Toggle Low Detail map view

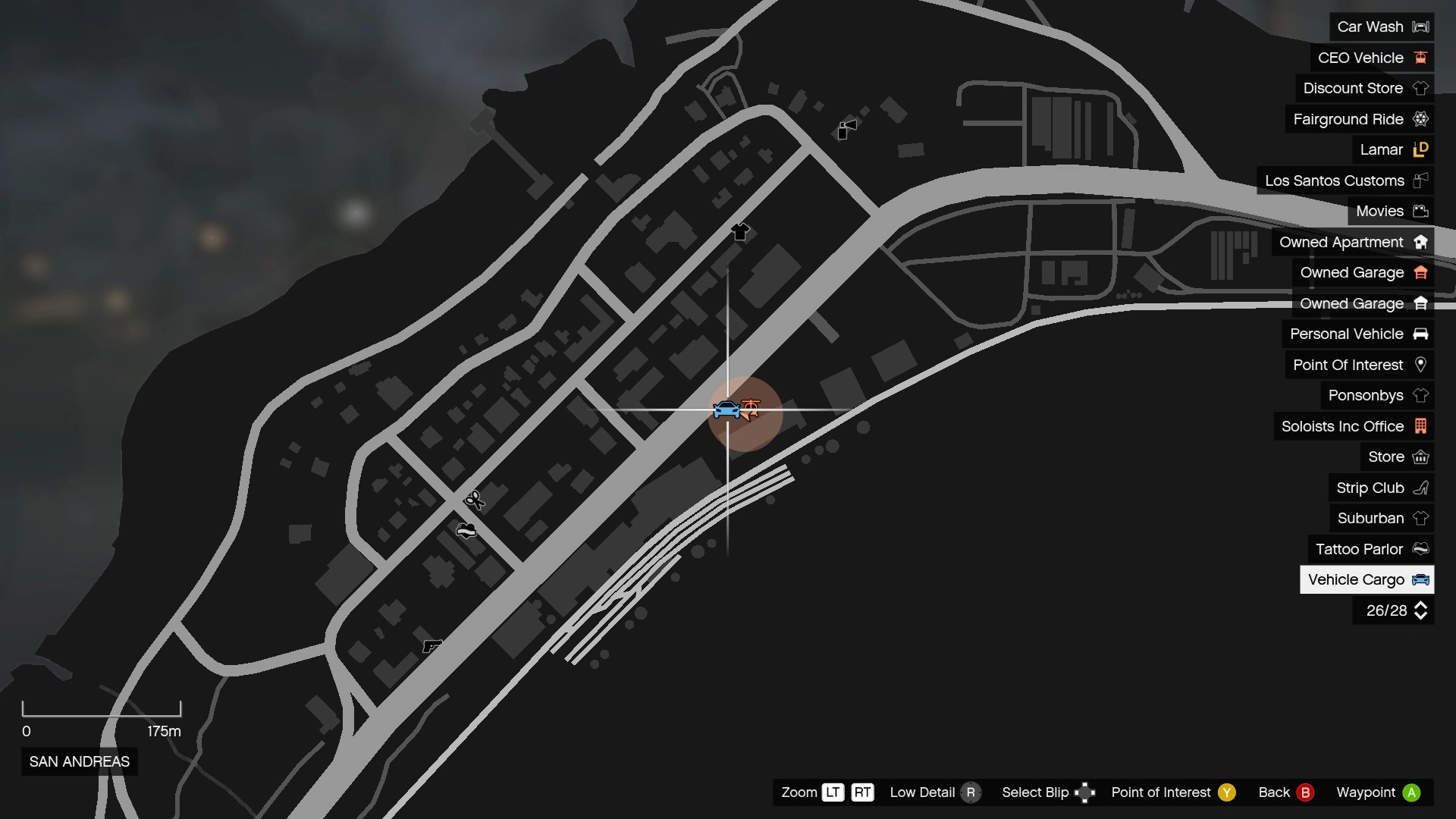tap(973, 792)
